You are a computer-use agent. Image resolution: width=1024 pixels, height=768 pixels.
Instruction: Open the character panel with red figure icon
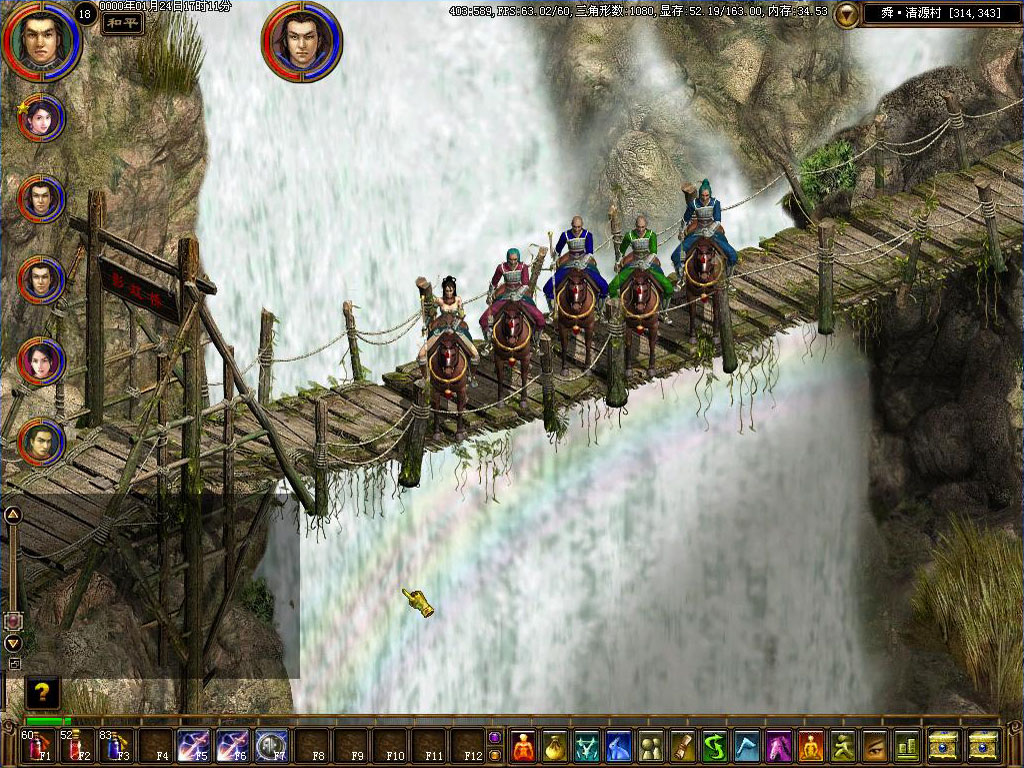pyautogui.click(x=524, y=746)
